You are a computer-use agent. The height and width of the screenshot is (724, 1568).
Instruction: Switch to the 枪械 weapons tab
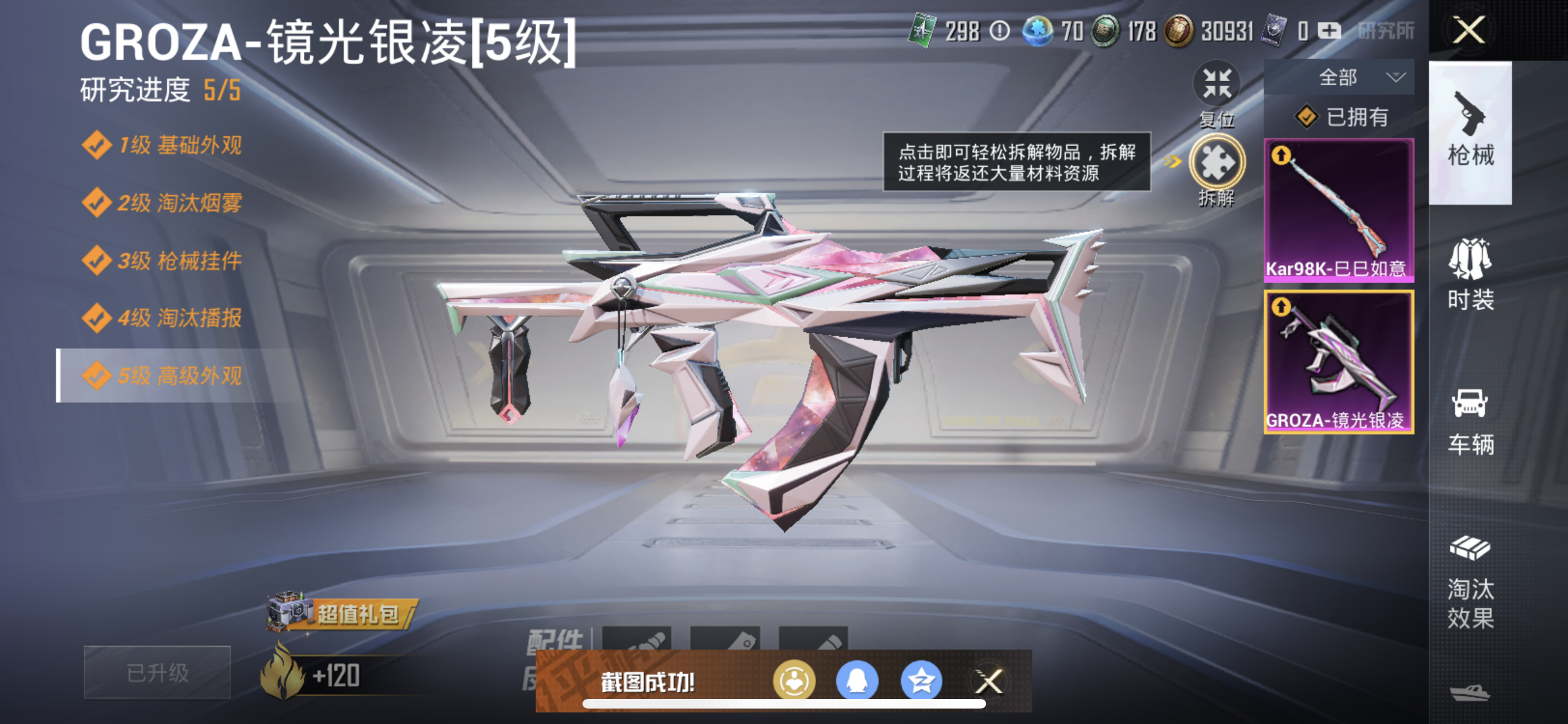pyautogui.click(x=1470, y=133)
